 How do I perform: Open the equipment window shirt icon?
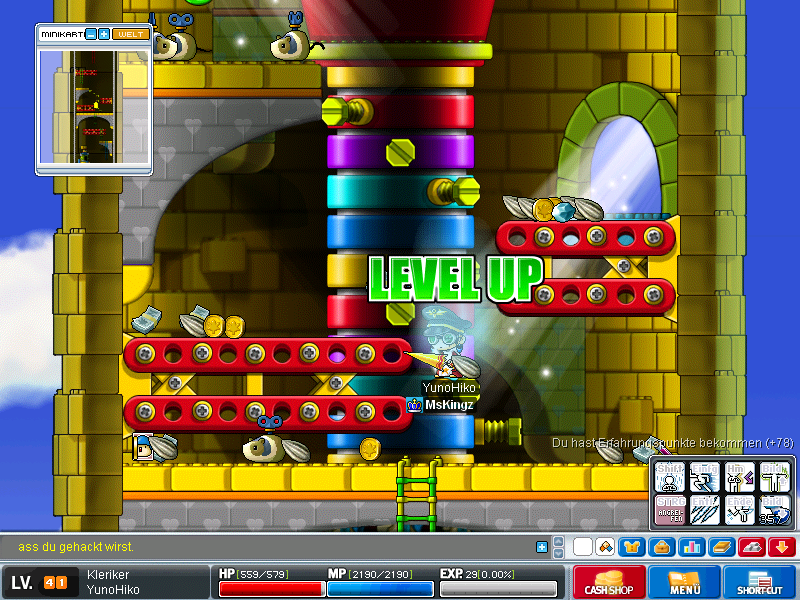(632, 547)
